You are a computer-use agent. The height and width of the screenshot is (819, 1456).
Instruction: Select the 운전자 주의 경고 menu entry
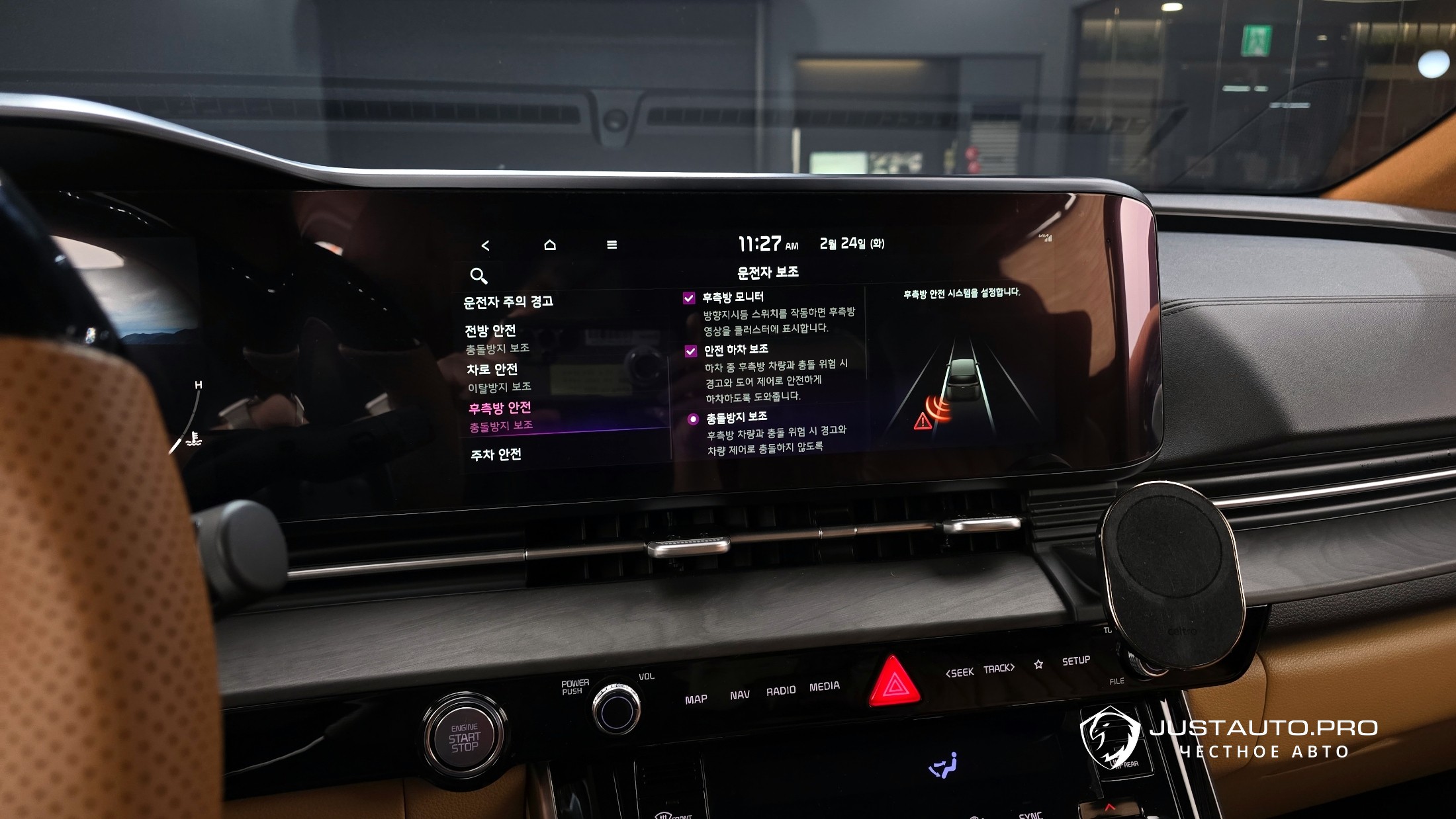[508, 302]
